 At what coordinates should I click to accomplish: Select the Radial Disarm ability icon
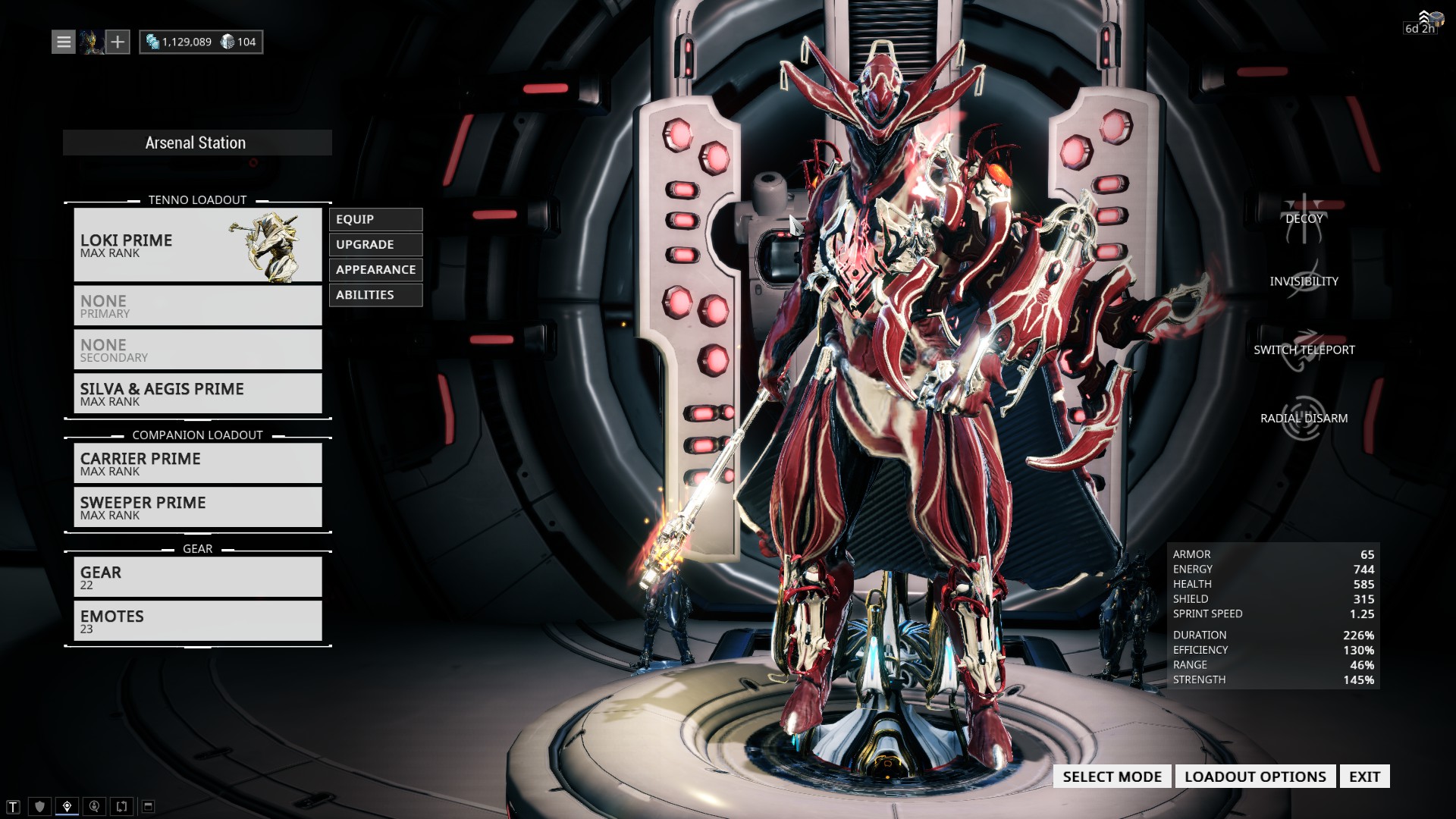1304,418
